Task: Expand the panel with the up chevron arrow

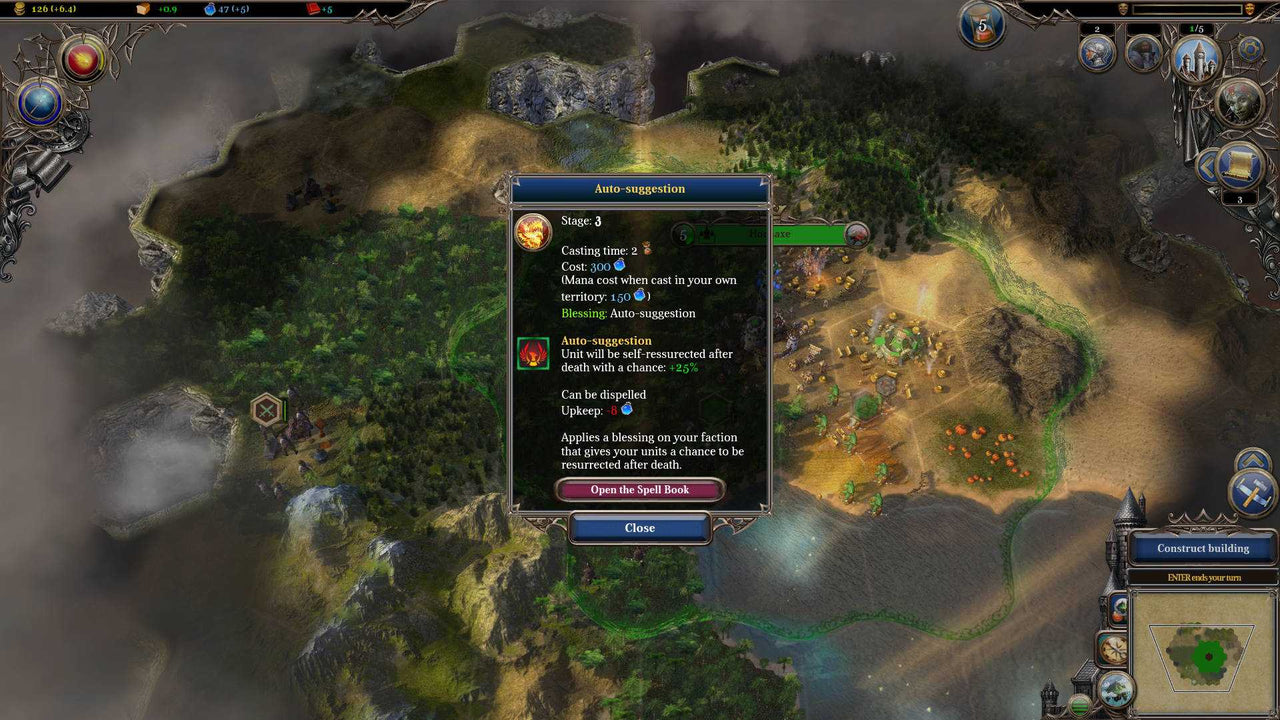Action: click(x=1251, y=461)
